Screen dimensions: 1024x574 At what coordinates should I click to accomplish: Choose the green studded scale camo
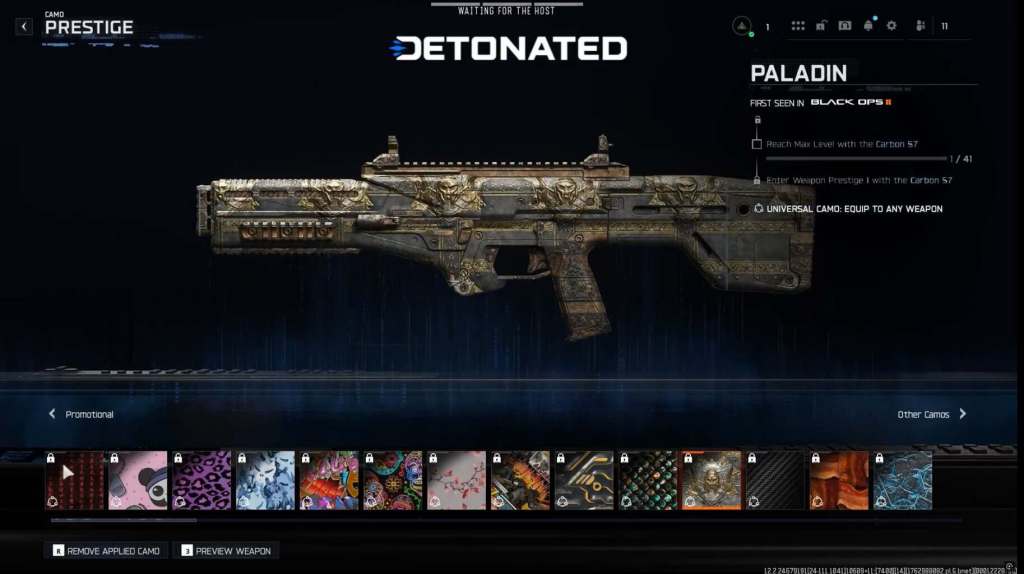[x=648, y=480]
